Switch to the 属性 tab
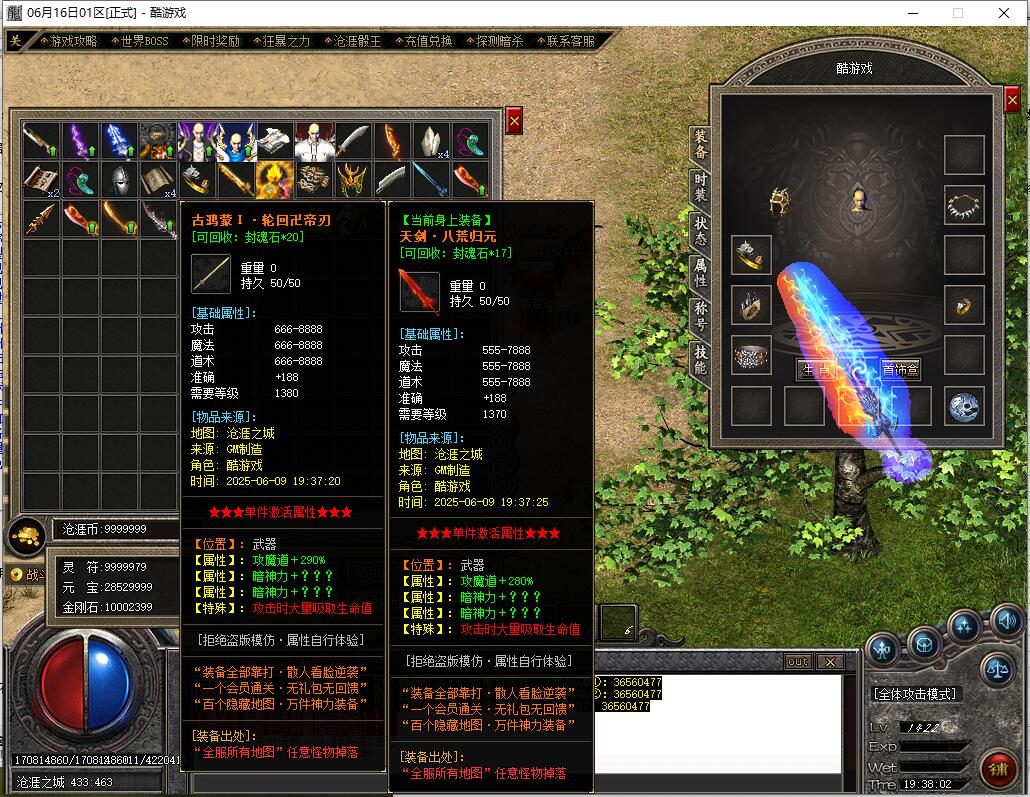 point(701,271)
